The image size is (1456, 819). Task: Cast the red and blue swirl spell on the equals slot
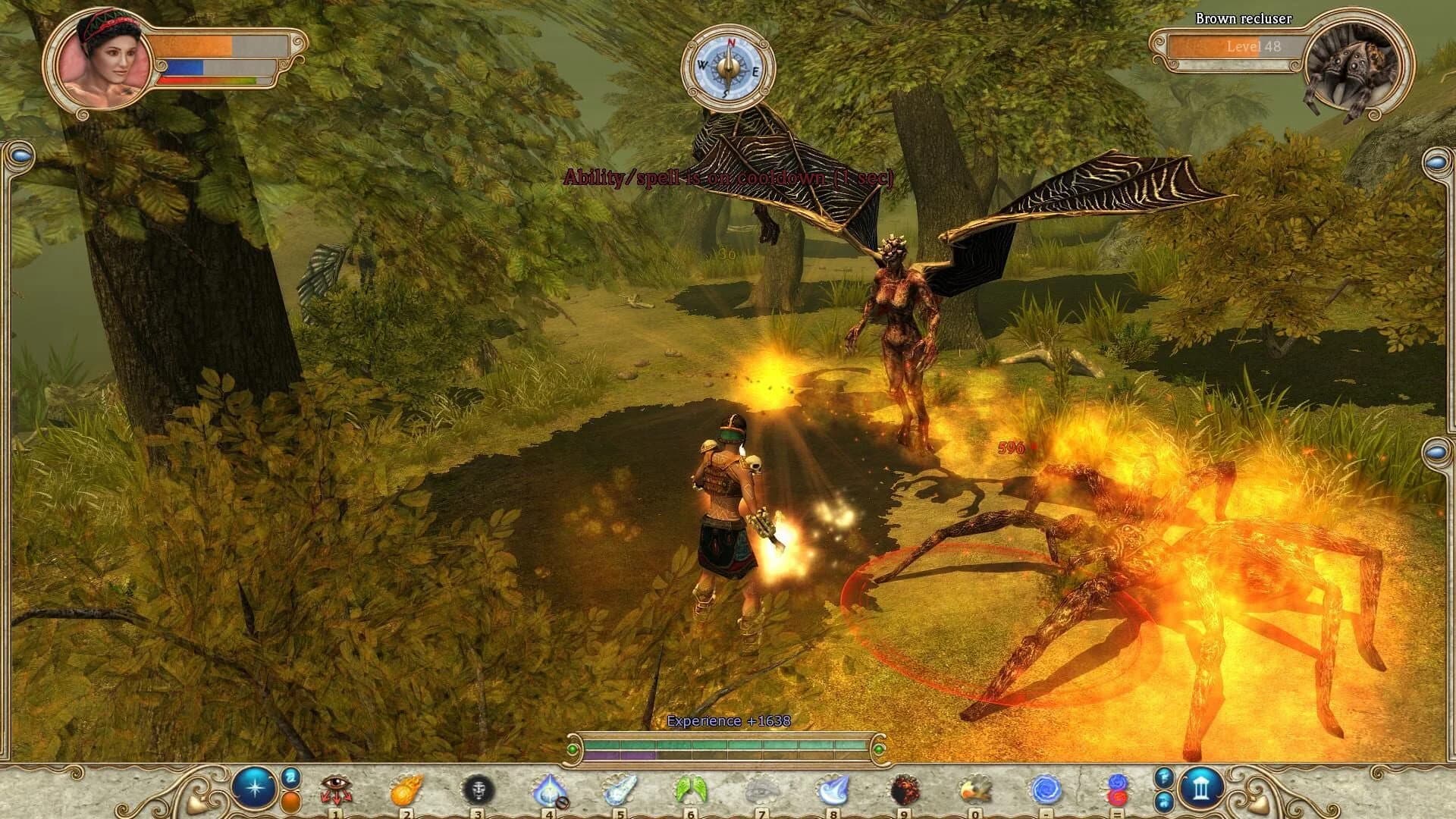click(1117, 789)
